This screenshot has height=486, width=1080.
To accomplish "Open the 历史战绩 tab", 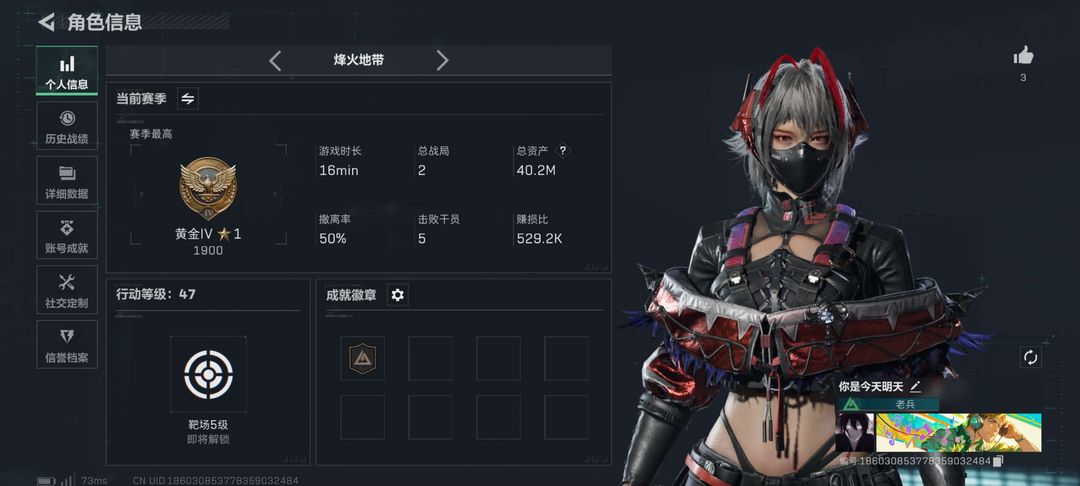I will (67, 126).
